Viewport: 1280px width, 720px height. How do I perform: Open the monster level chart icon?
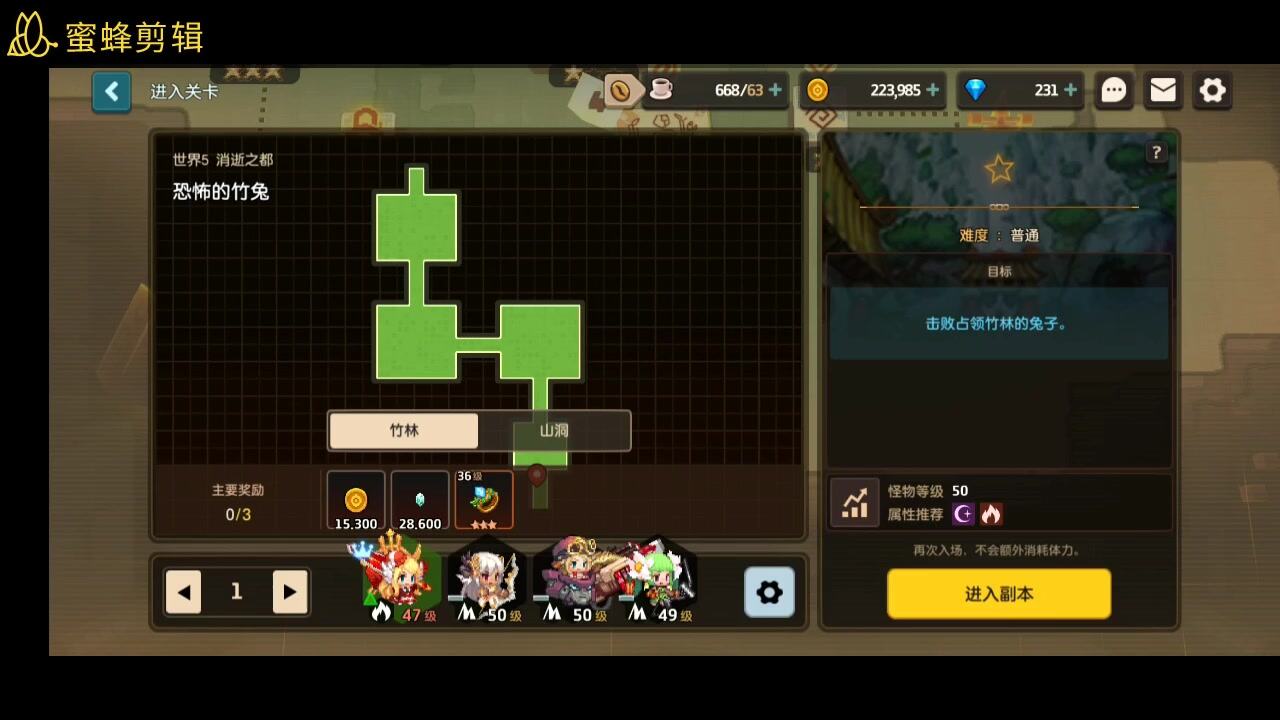(855, 502)
